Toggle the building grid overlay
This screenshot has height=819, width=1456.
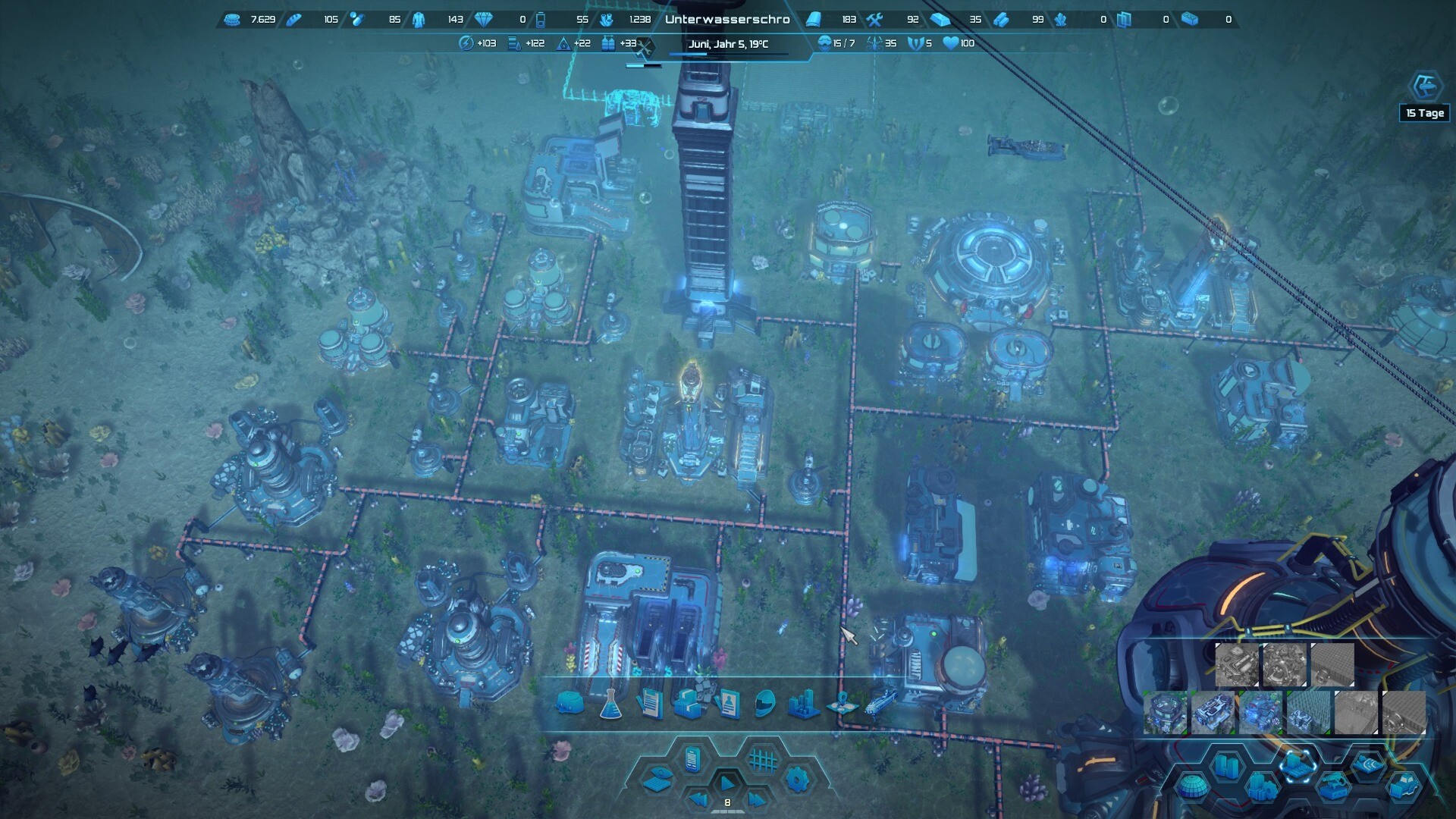763,759
